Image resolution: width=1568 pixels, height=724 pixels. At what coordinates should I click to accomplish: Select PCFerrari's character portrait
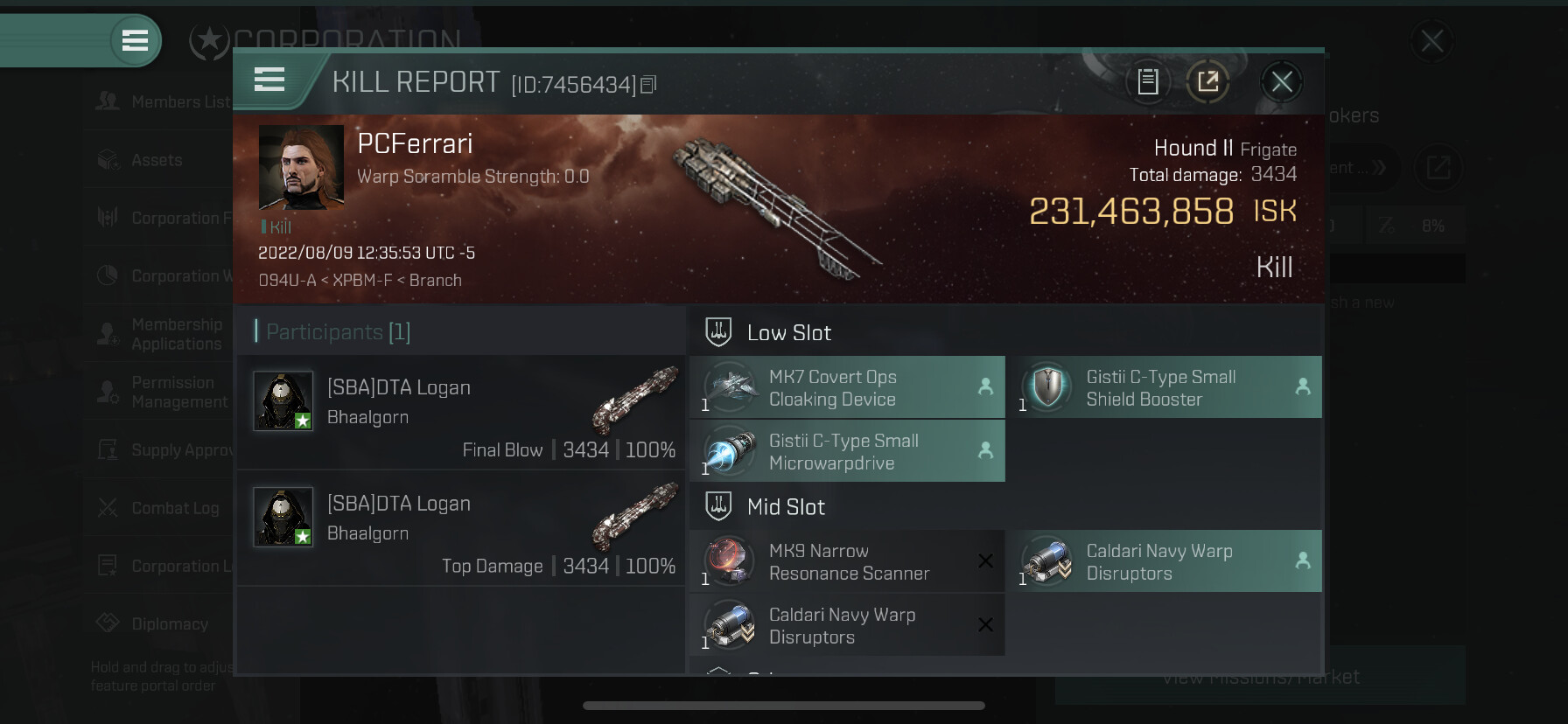301,167
